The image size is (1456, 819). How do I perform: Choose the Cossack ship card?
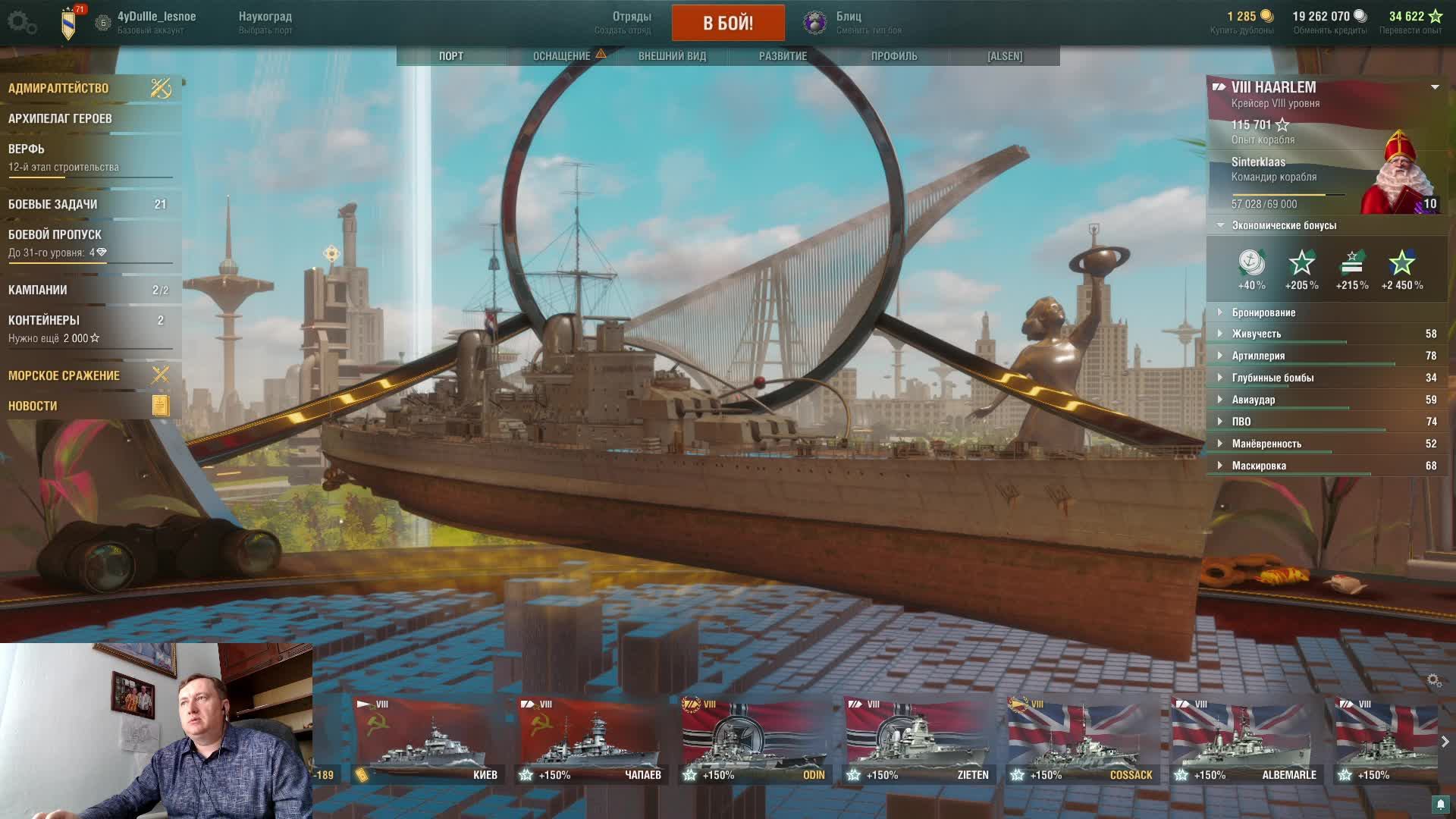(1084, 739)
